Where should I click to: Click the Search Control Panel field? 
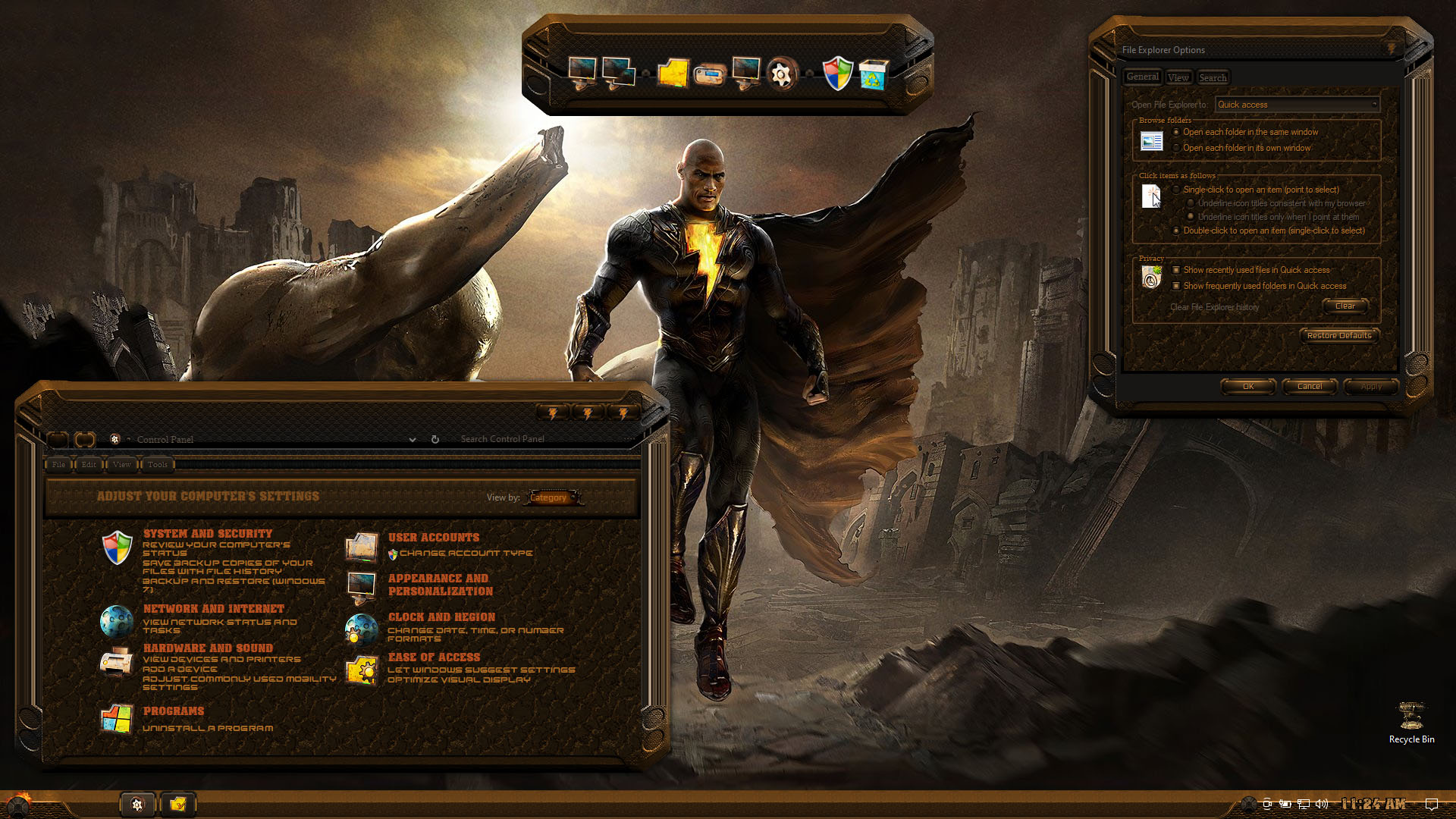point(531,439)
